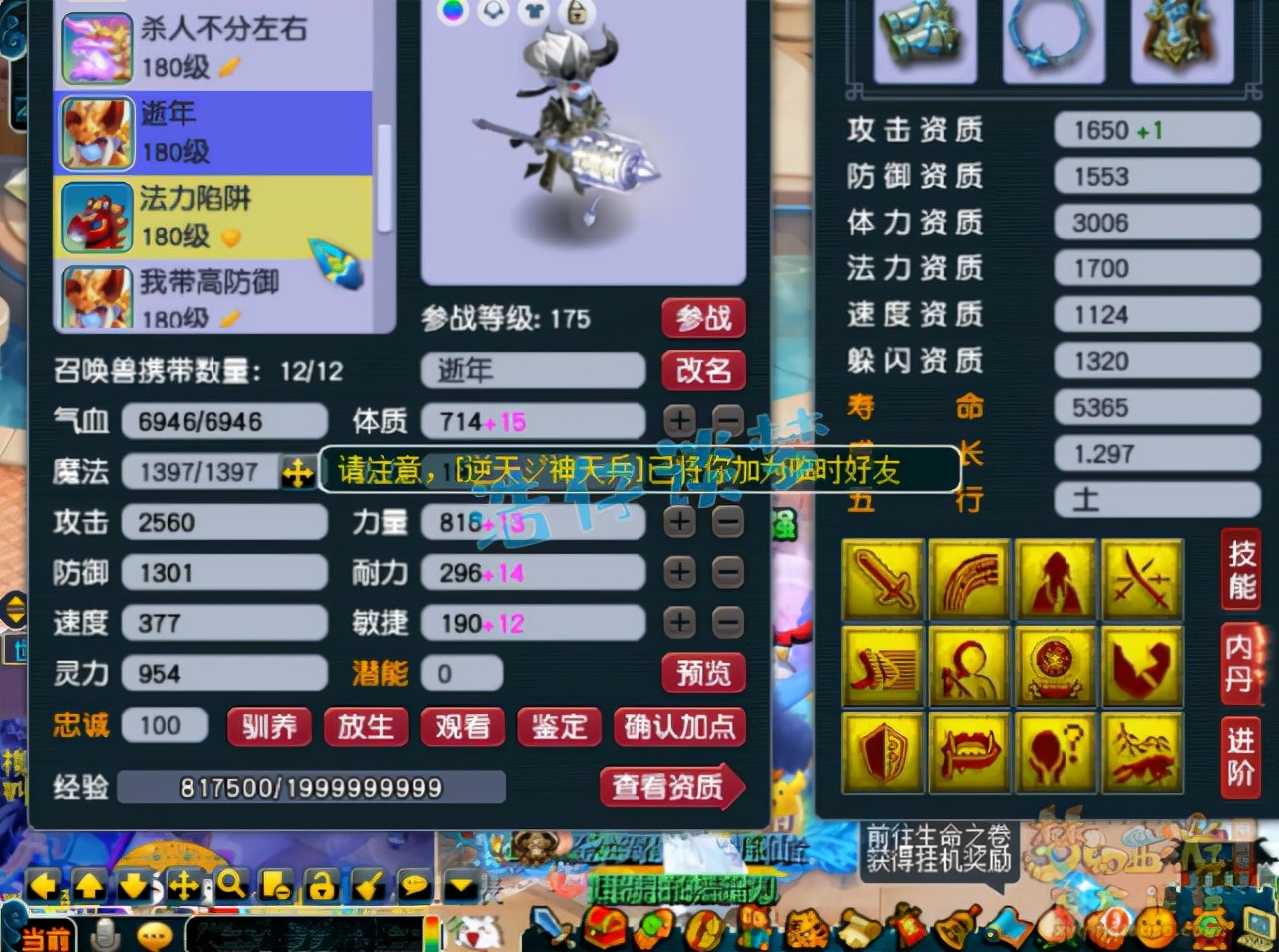The image size is (1279, 952).
Task: Click the 确认加点 button
Action: [679, 727]
